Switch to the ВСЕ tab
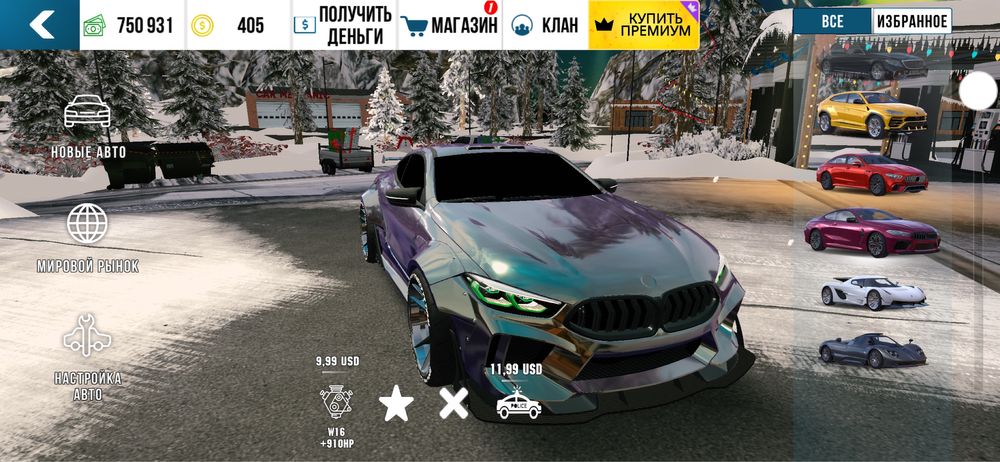The image size is (1000, 462). point(831,20)
